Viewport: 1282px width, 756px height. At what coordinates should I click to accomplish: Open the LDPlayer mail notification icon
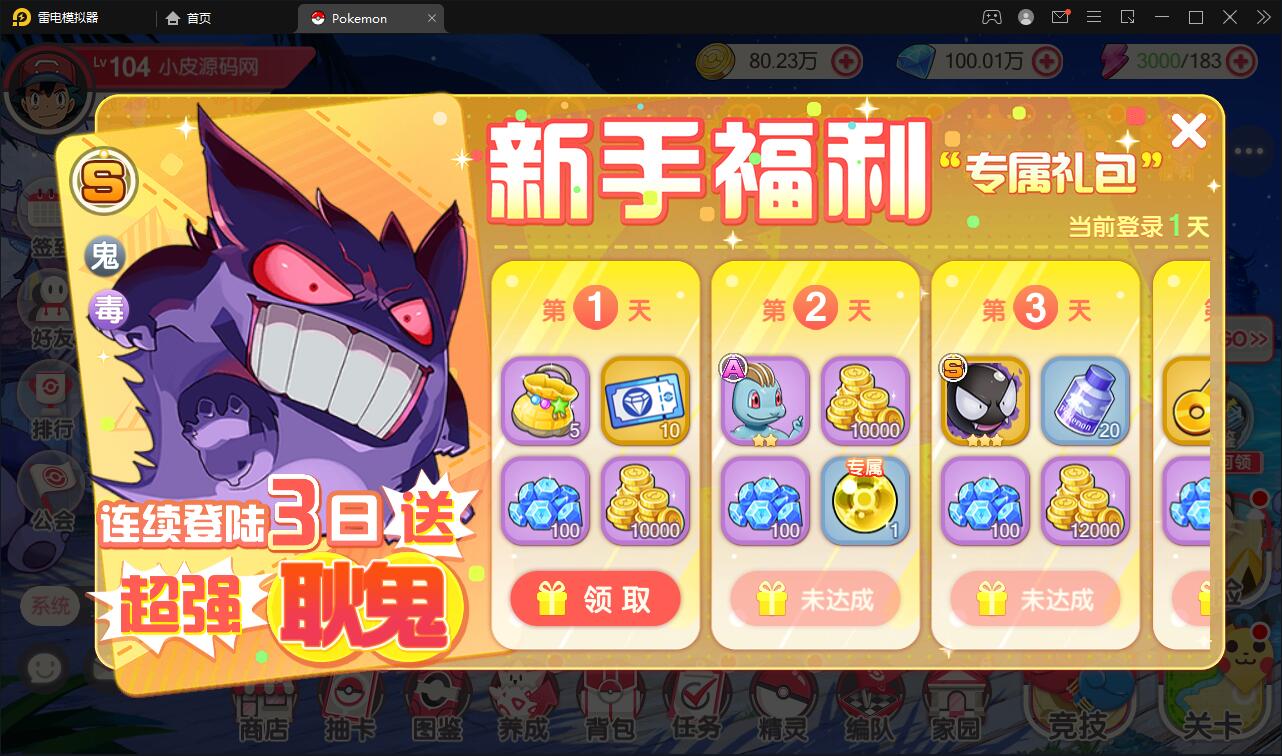tap(1061, 17)
